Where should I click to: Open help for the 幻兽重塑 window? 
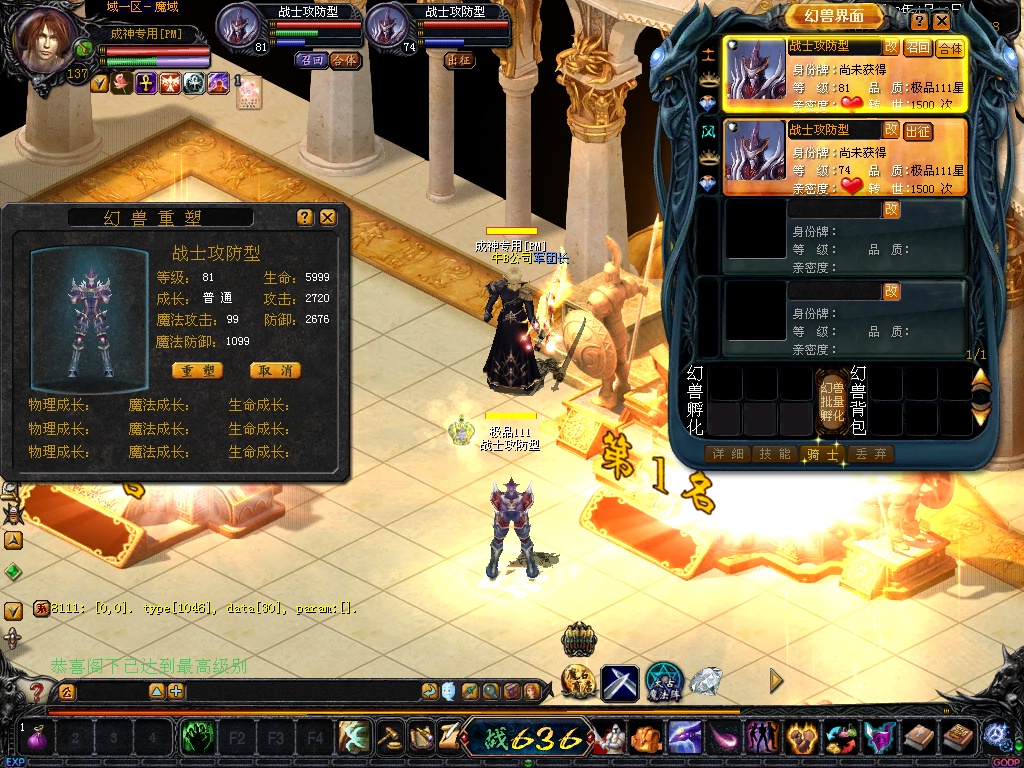point(305,217)
